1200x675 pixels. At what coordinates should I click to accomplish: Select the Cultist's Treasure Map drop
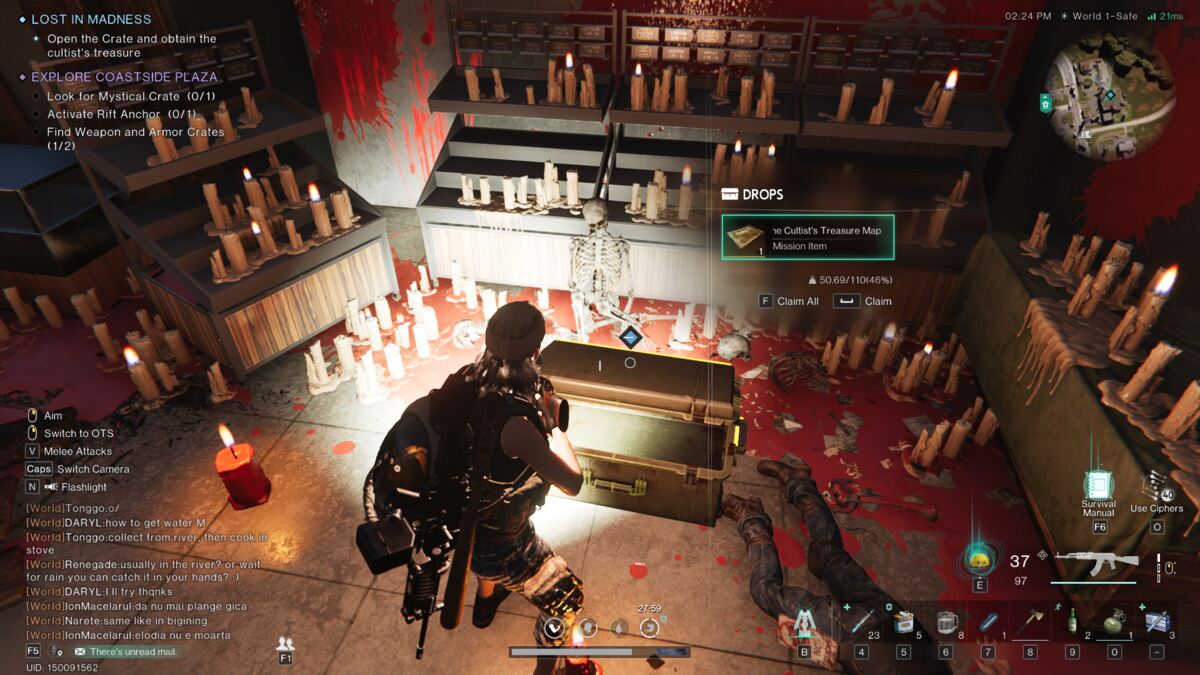pyautogui.click(x=807, y=238)
